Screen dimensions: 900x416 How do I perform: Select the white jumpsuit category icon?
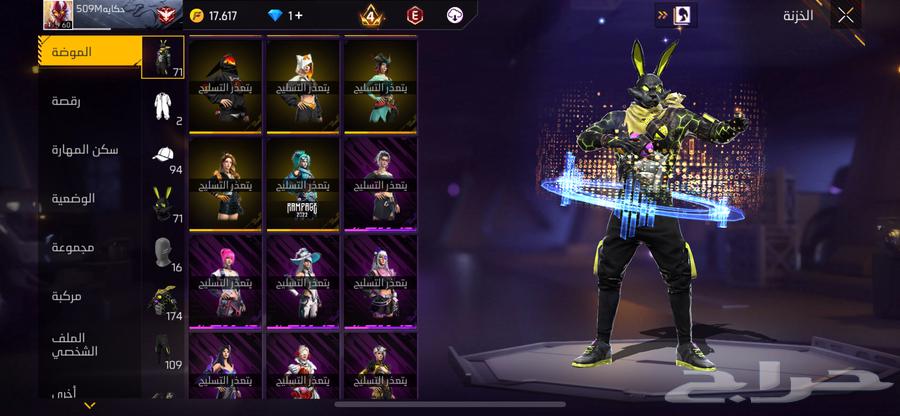coord(163,106)
